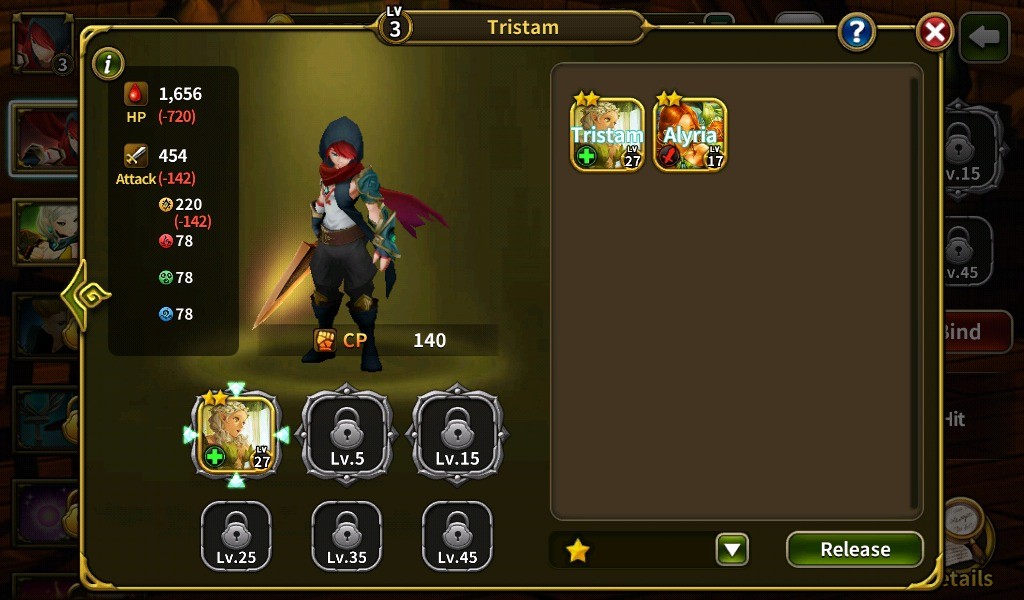Open the blue question mark help
The image size is (1024, 600).
click(857, 33)
